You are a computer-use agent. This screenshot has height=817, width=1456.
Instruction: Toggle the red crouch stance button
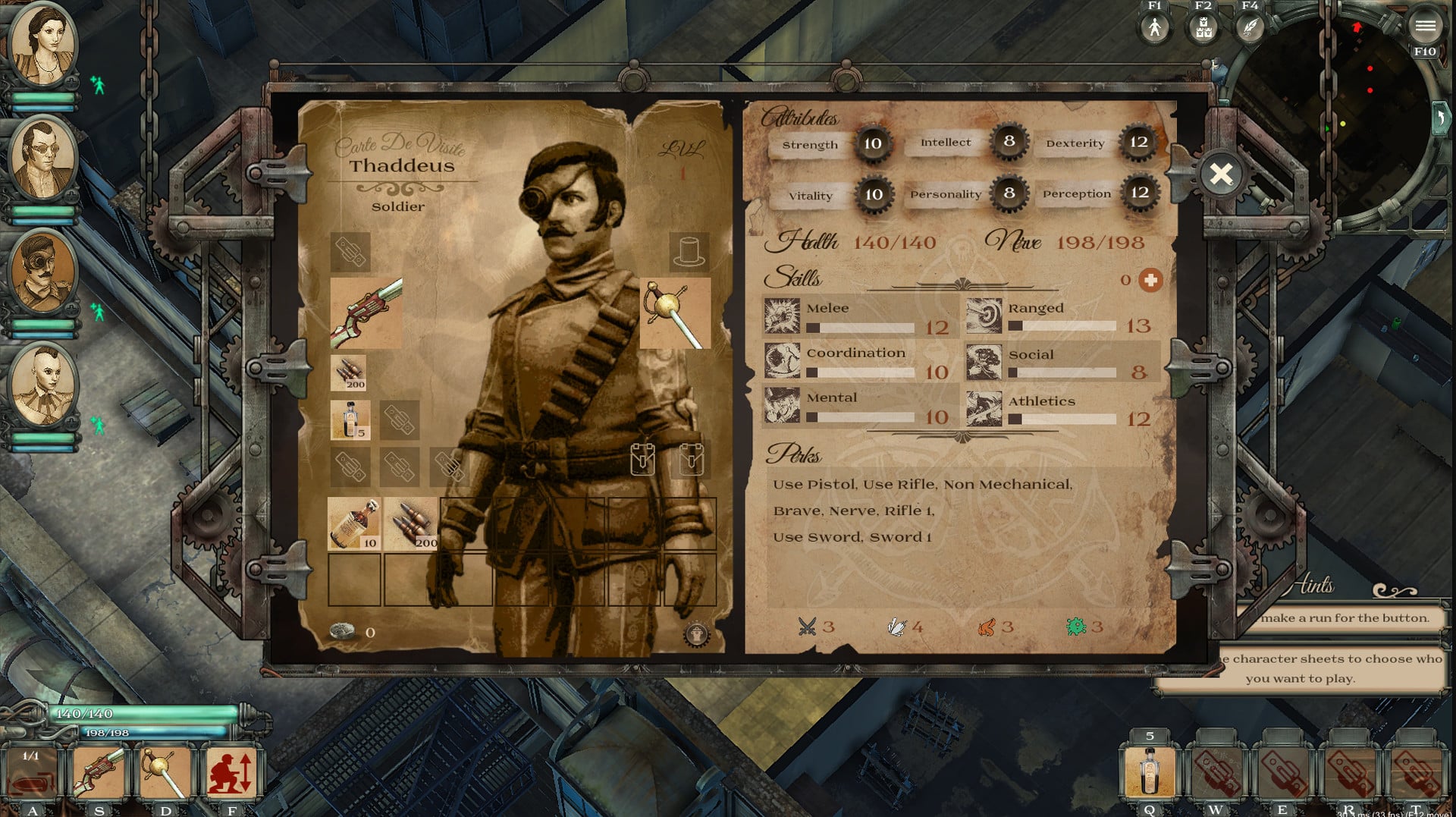231,772
